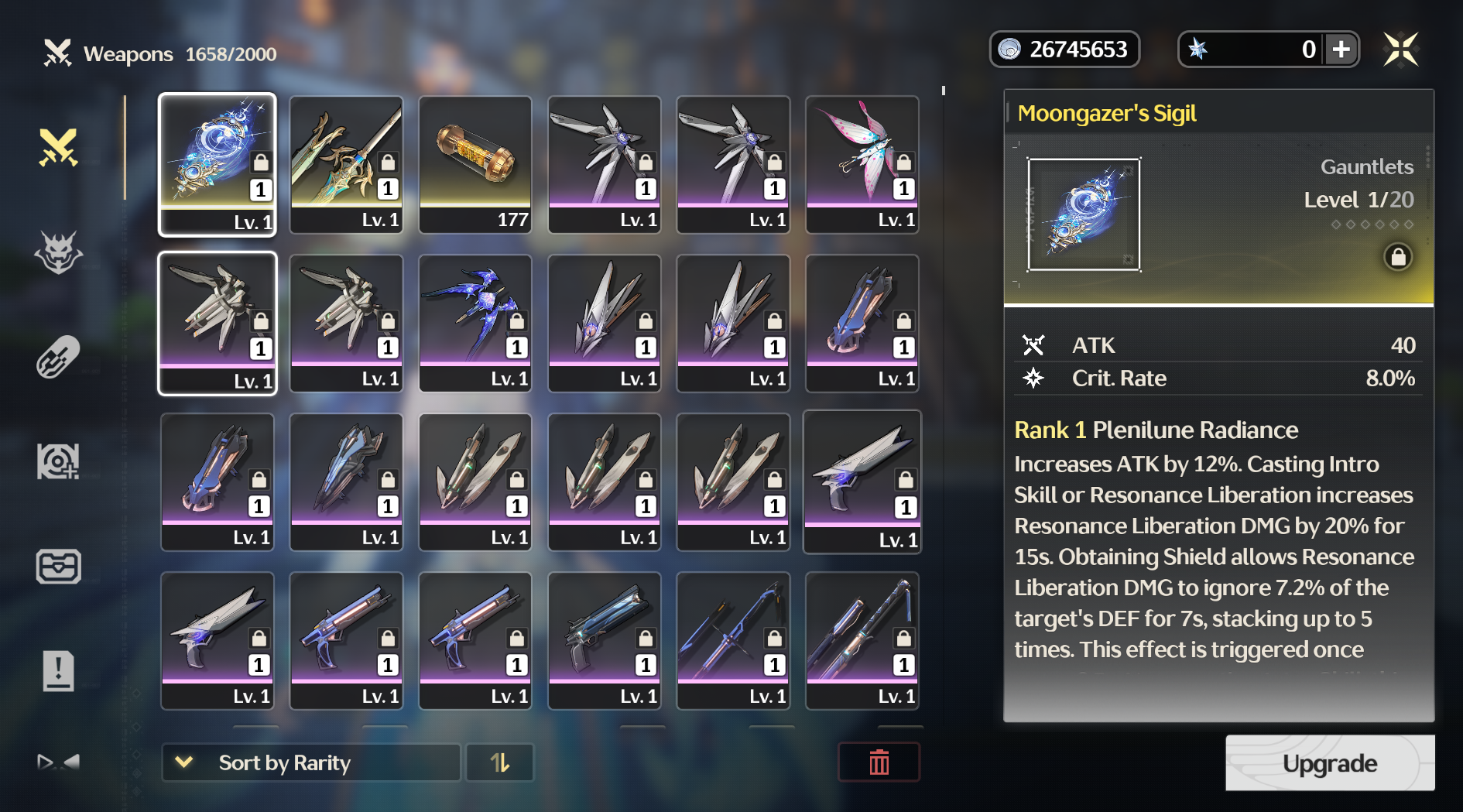Select the Moongazer's Sigil gauntlets slot

(x=218, y=164)
